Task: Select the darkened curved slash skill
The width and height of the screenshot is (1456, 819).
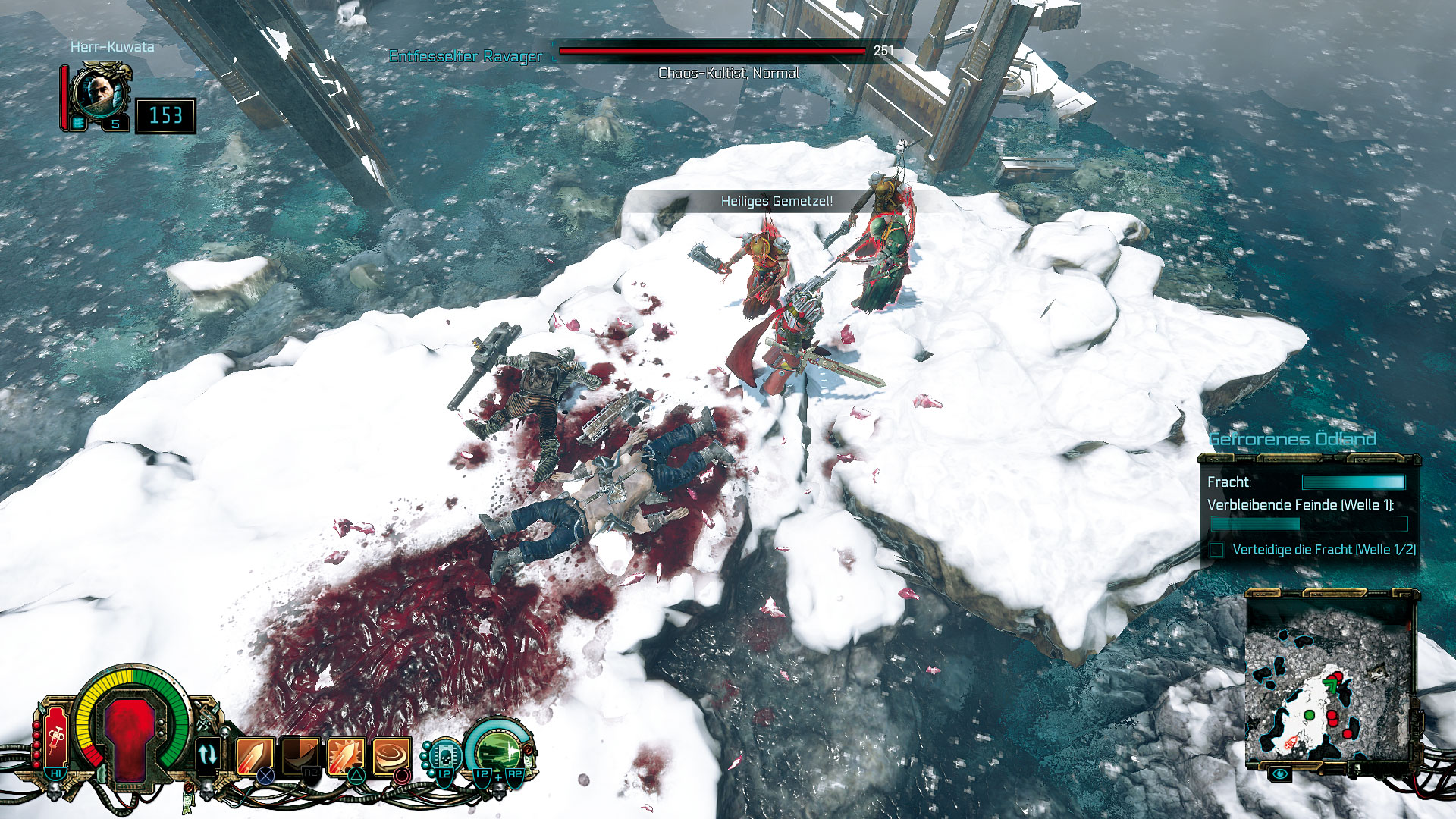Action: pos(301,755)
